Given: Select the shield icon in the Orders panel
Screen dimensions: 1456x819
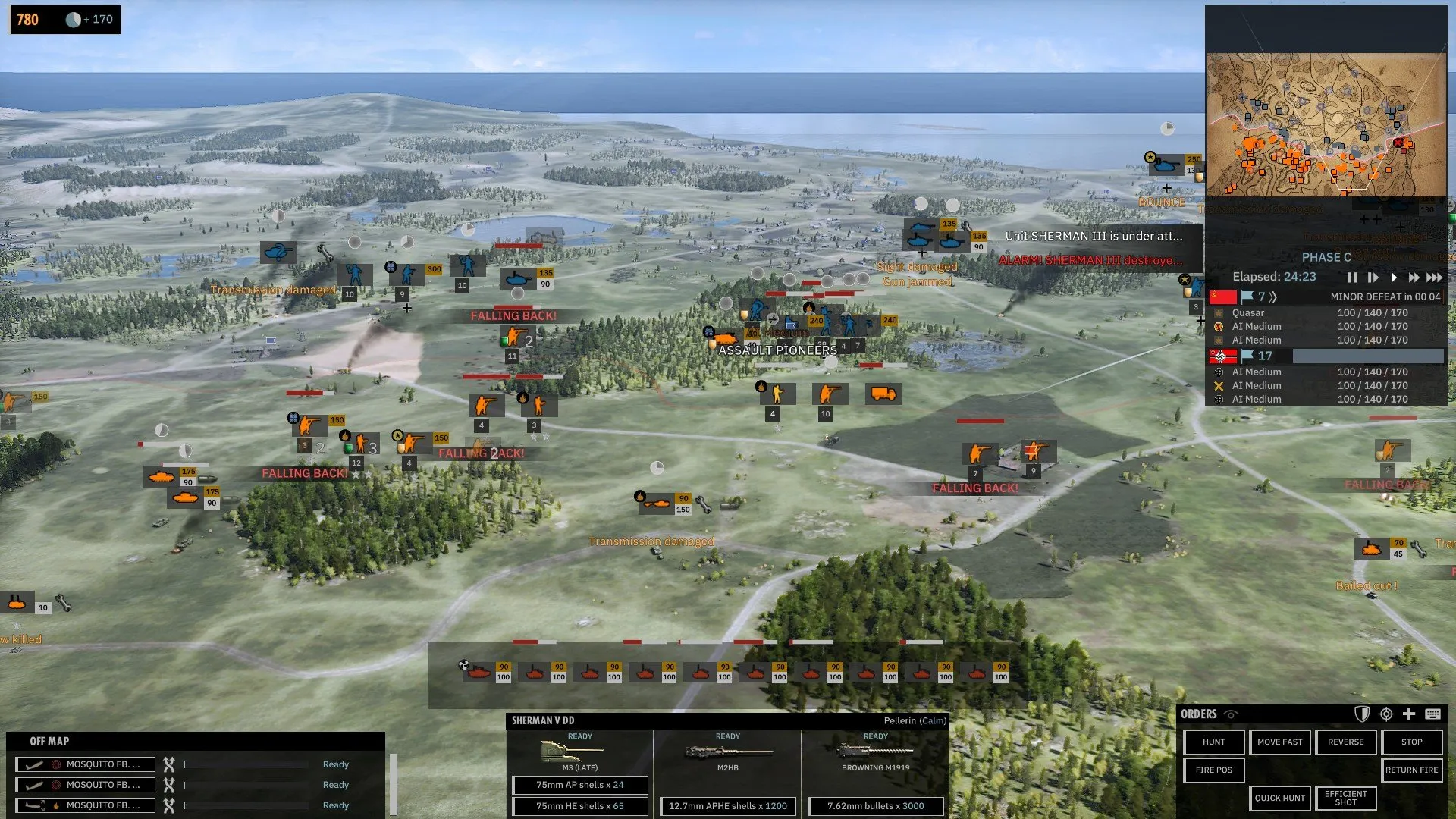Looking at the screenshot, I should tap(1362, 714).
